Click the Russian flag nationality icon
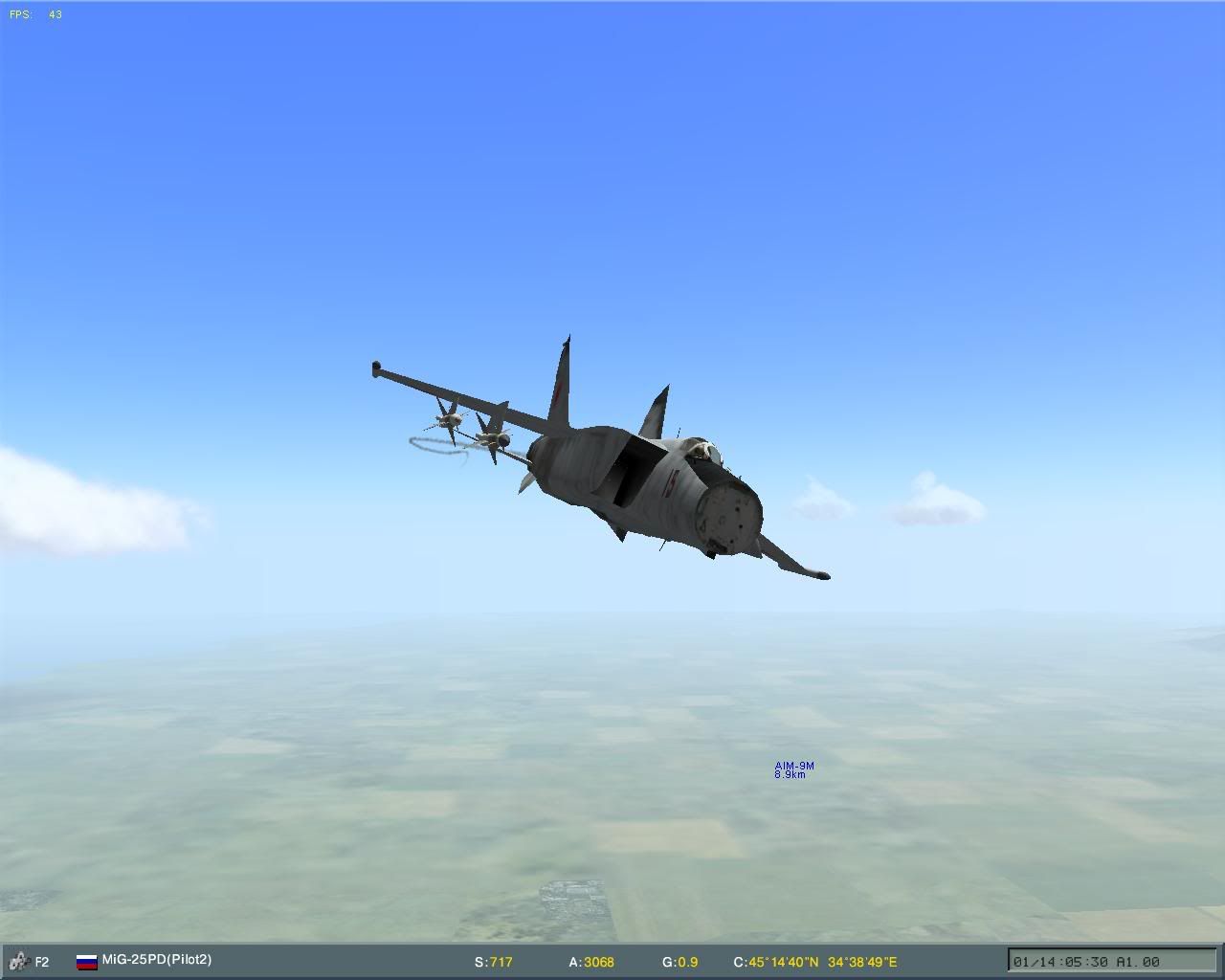Viewport: 1225px width, 980px height. point(87,959)
